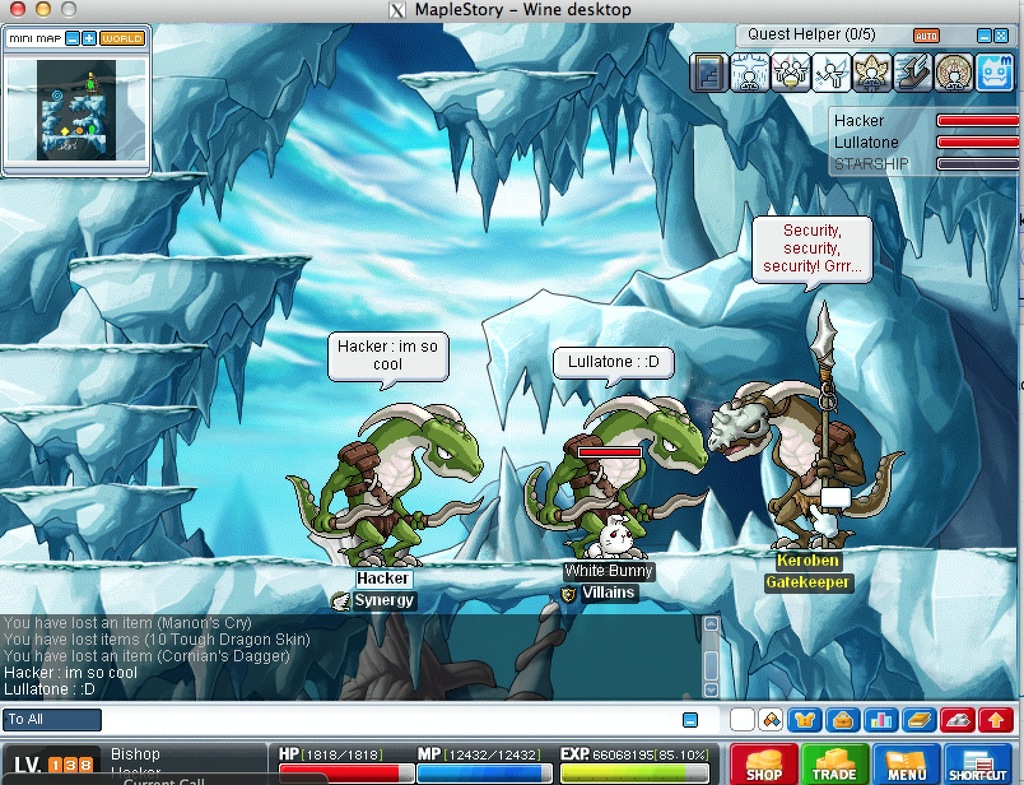This screenshot has height=785, width=1024.
Task: Toggle the Quest Helper AUTO button
Action: coord(926,36)
